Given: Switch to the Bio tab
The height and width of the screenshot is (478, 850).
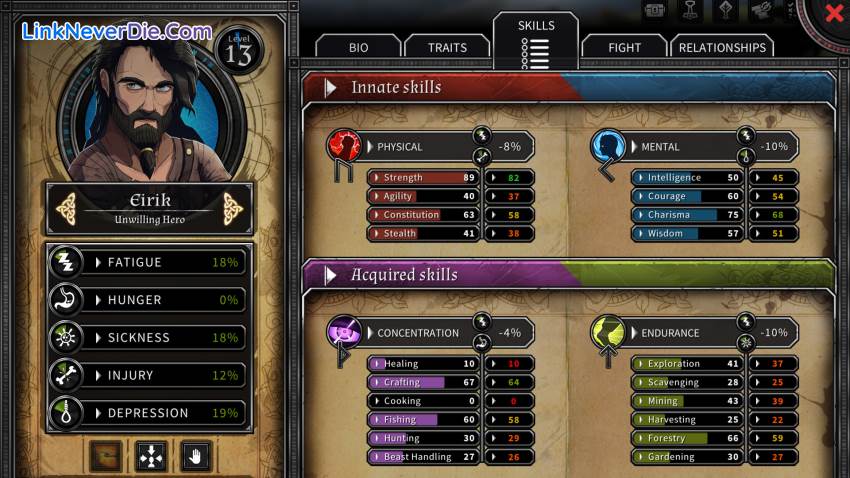Looking at the screenshot, I should [x=358, y=47].
